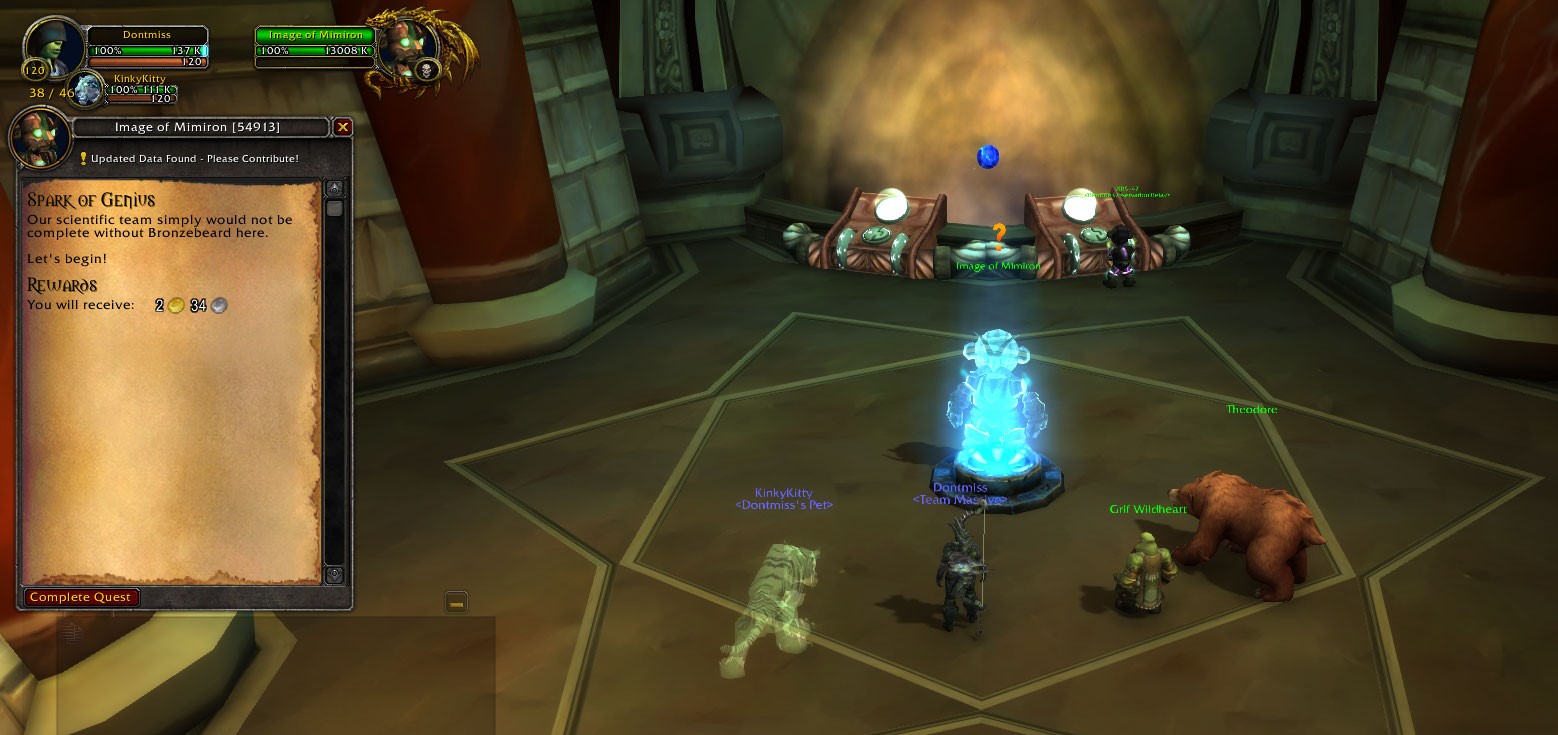Click the Image of Mimiron target name bar
1558x735 pixels.
(x=315, y=35)
